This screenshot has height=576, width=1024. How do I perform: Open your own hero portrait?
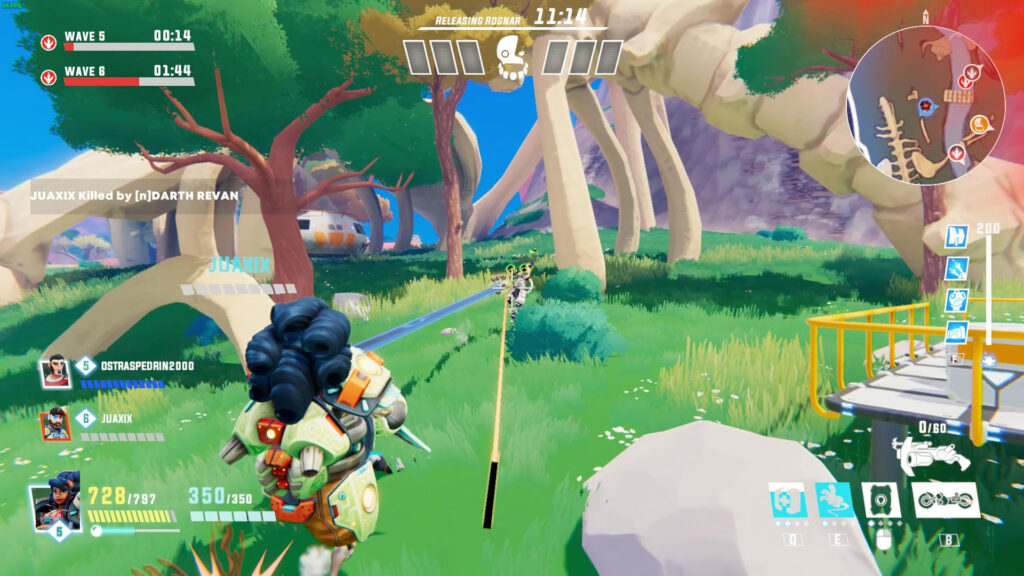[54, 505]
